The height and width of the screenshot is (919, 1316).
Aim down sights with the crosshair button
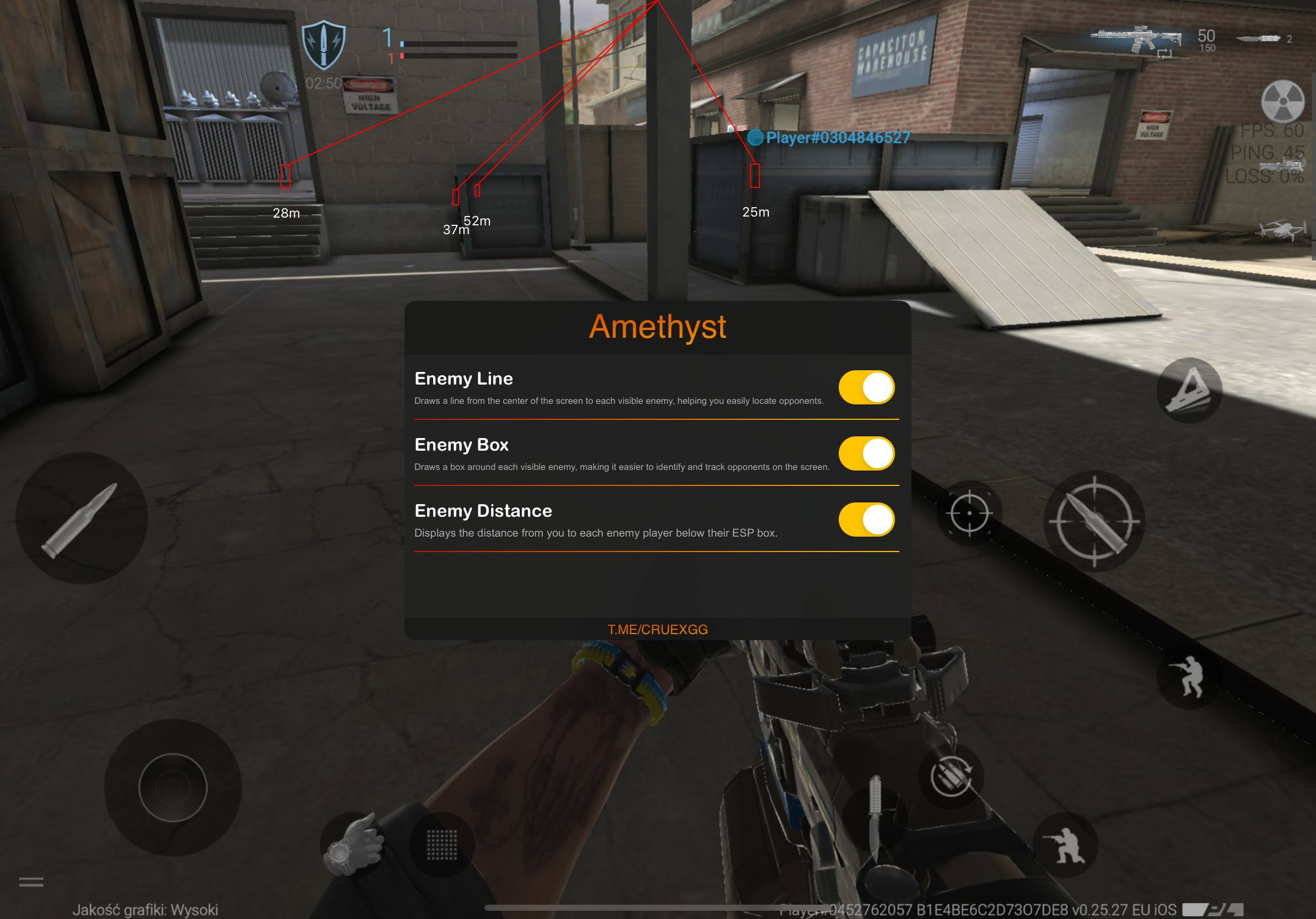969,513
